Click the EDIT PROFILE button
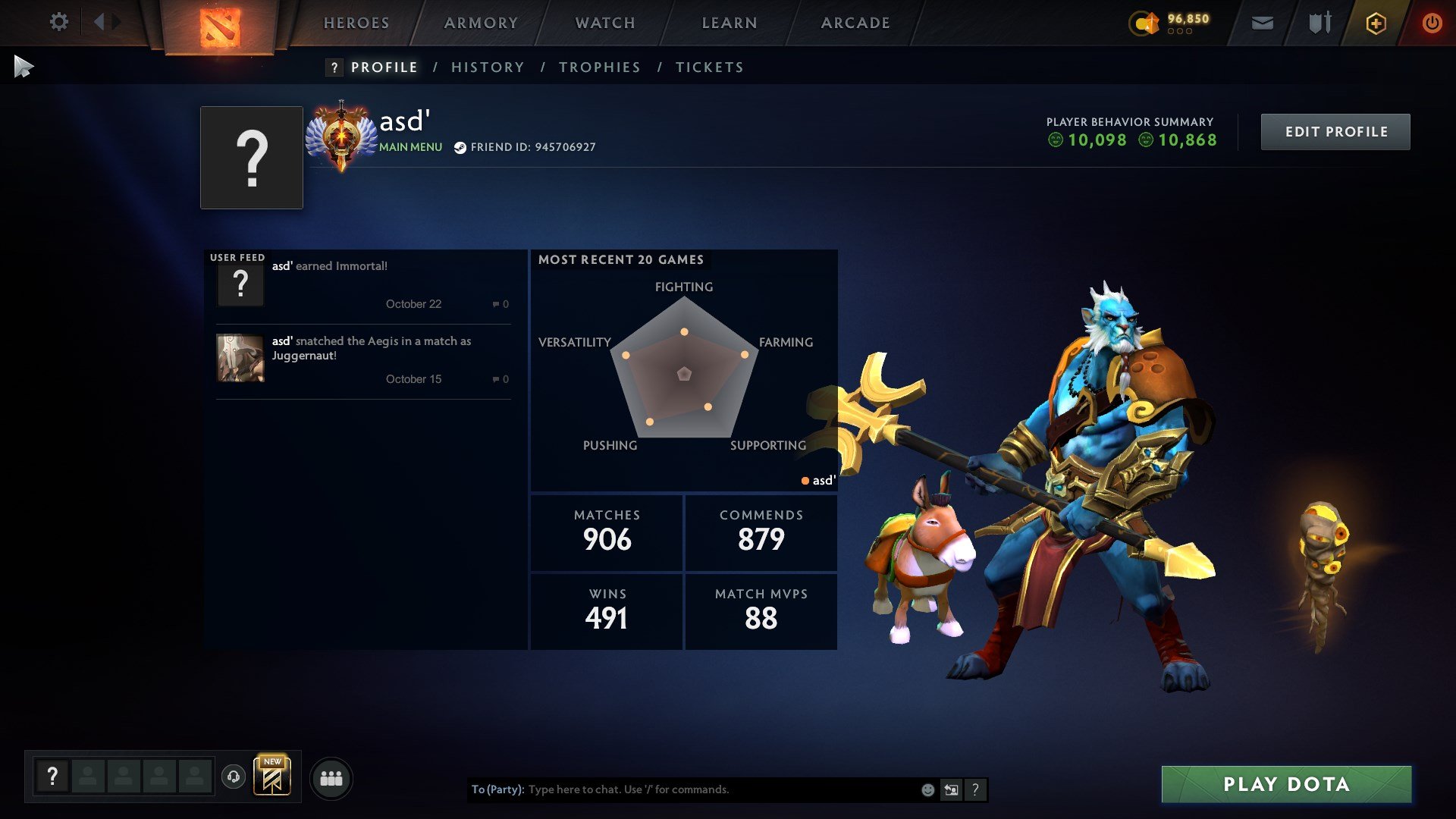Viewport: 1456px width, 819px height. [1335, 130]
